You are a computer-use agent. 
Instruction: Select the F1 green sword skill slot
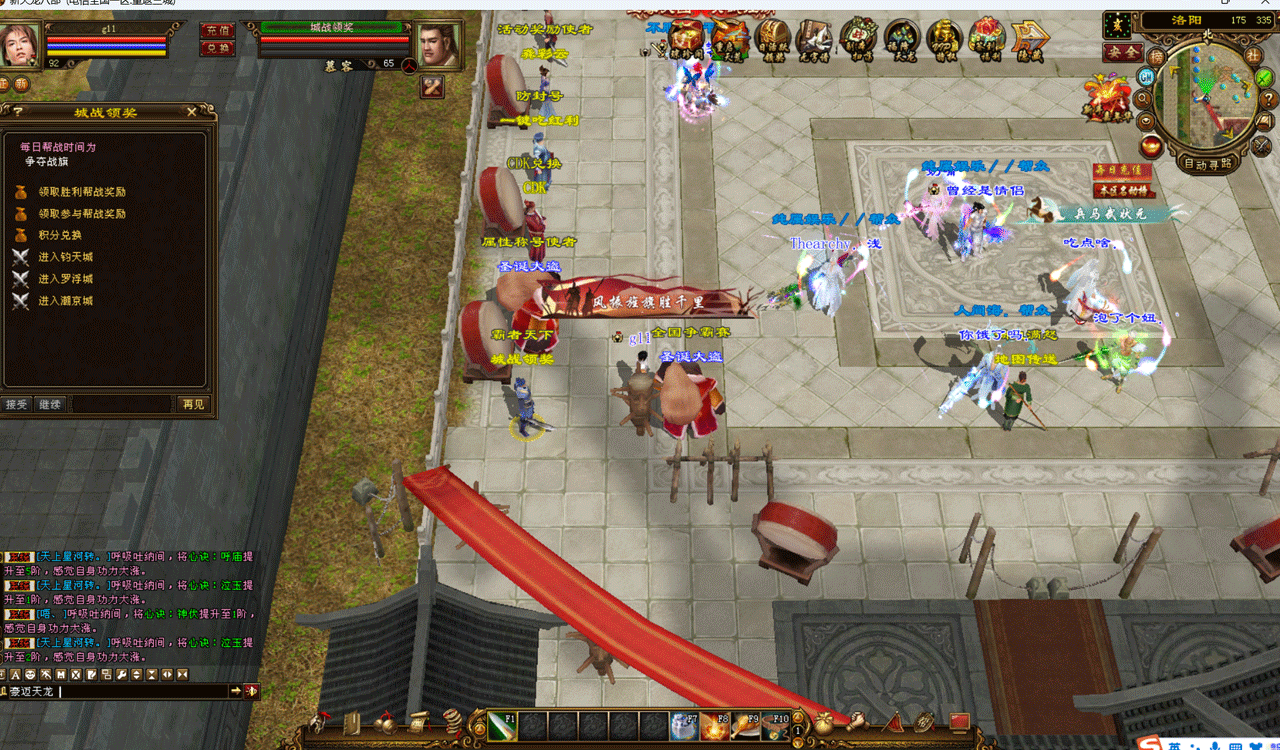coord(503,727)
